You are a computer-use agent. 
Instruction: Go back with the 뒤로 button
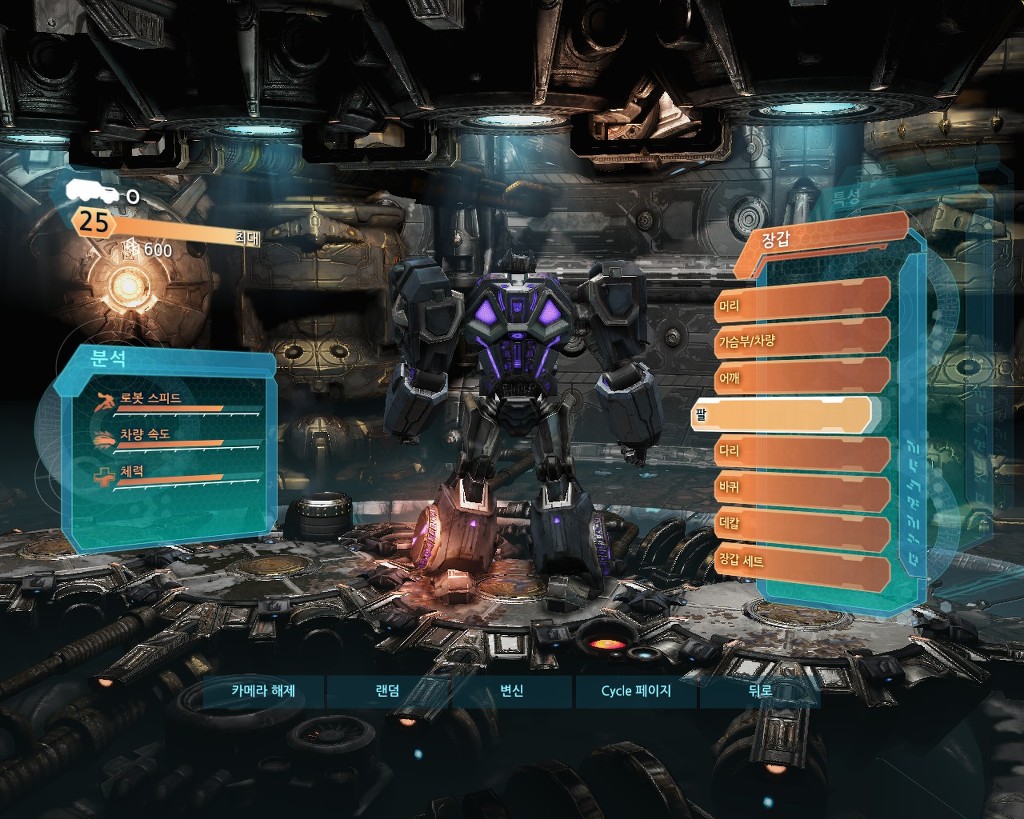760,691
